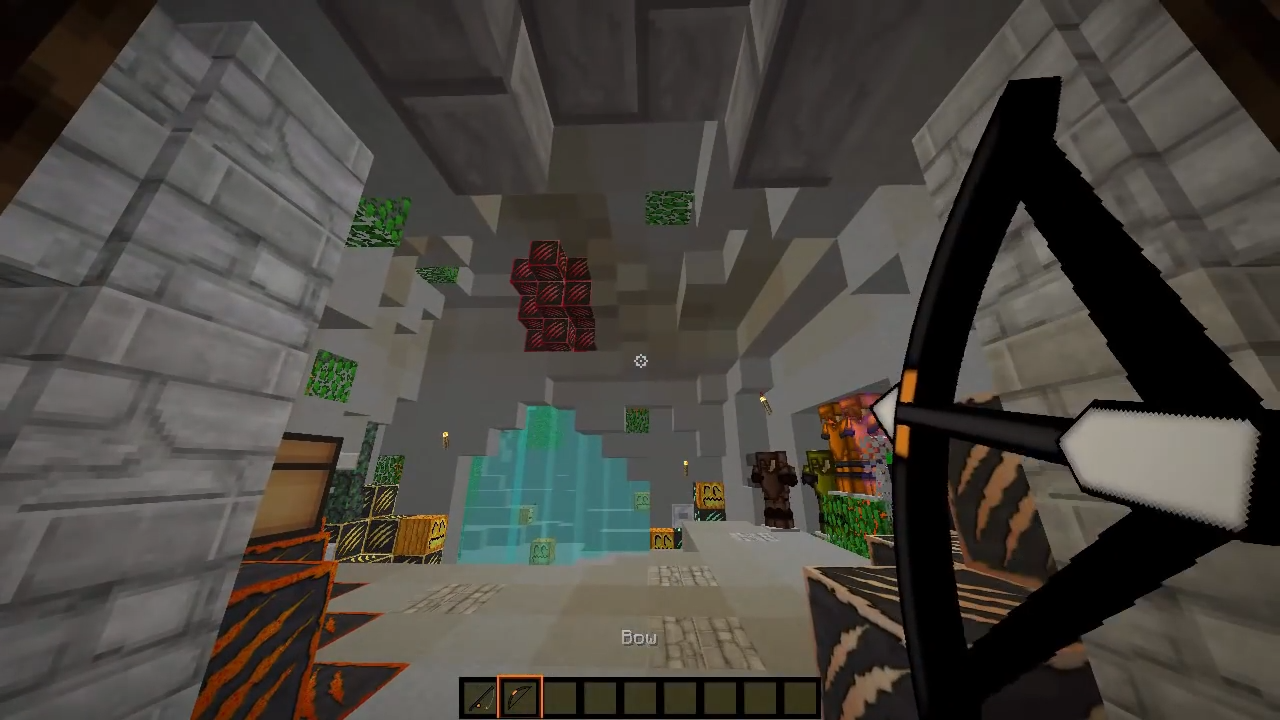Click the crosshair at screen center
The height and width of the screenshot is (720, 1280).
pos(640,361)
